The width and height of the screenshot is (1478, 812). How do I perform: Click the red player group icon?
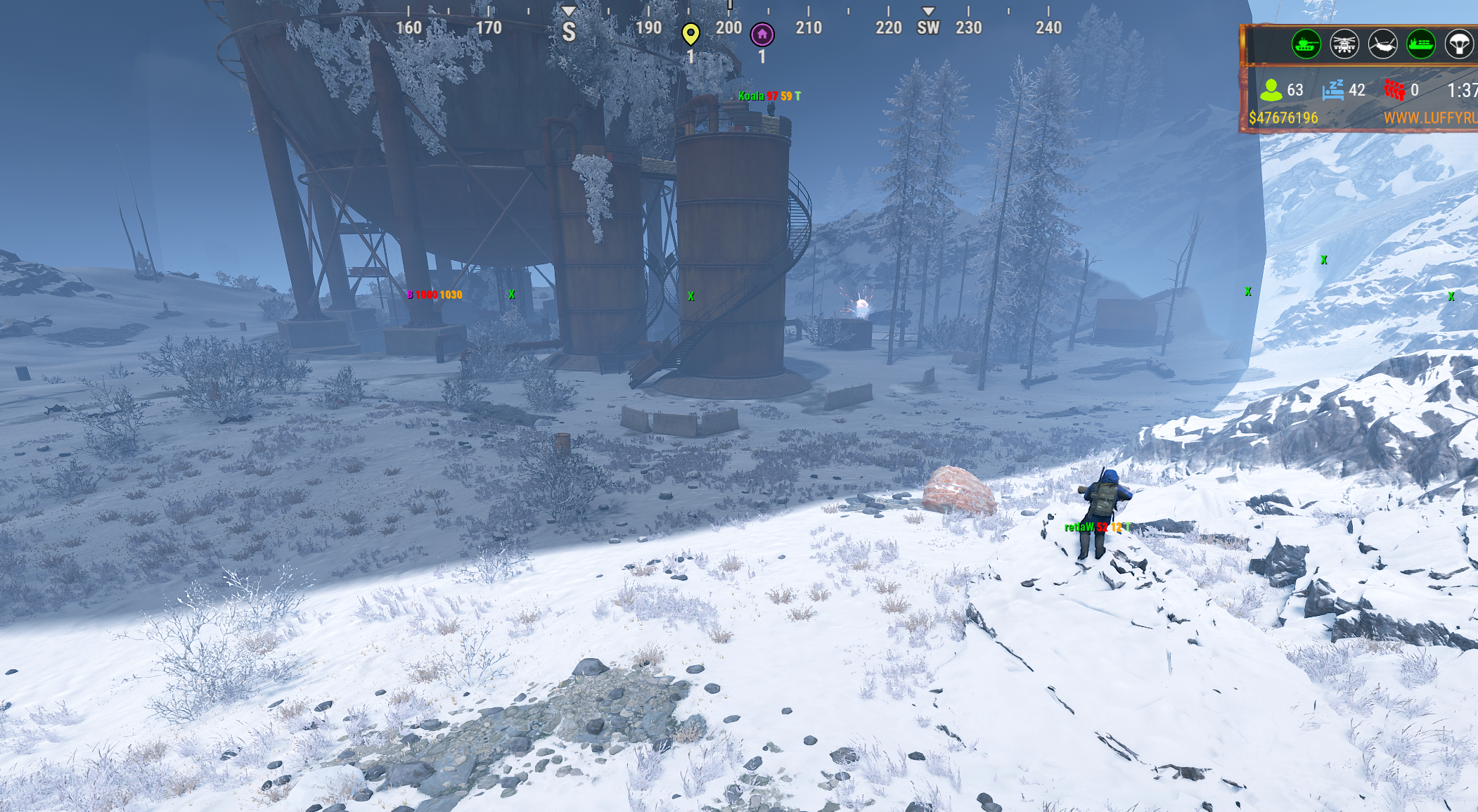coord(1394,90)
